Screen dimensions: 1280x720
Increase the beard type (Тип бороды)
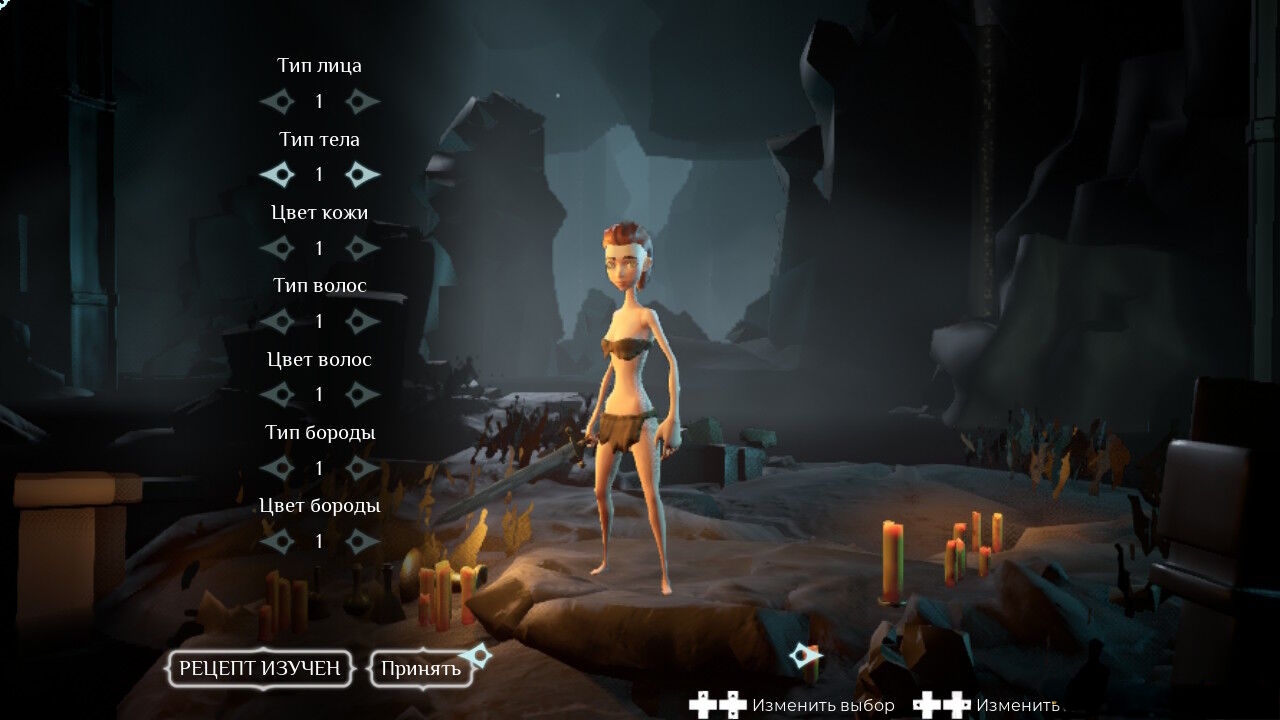click(x=362, y=468)
